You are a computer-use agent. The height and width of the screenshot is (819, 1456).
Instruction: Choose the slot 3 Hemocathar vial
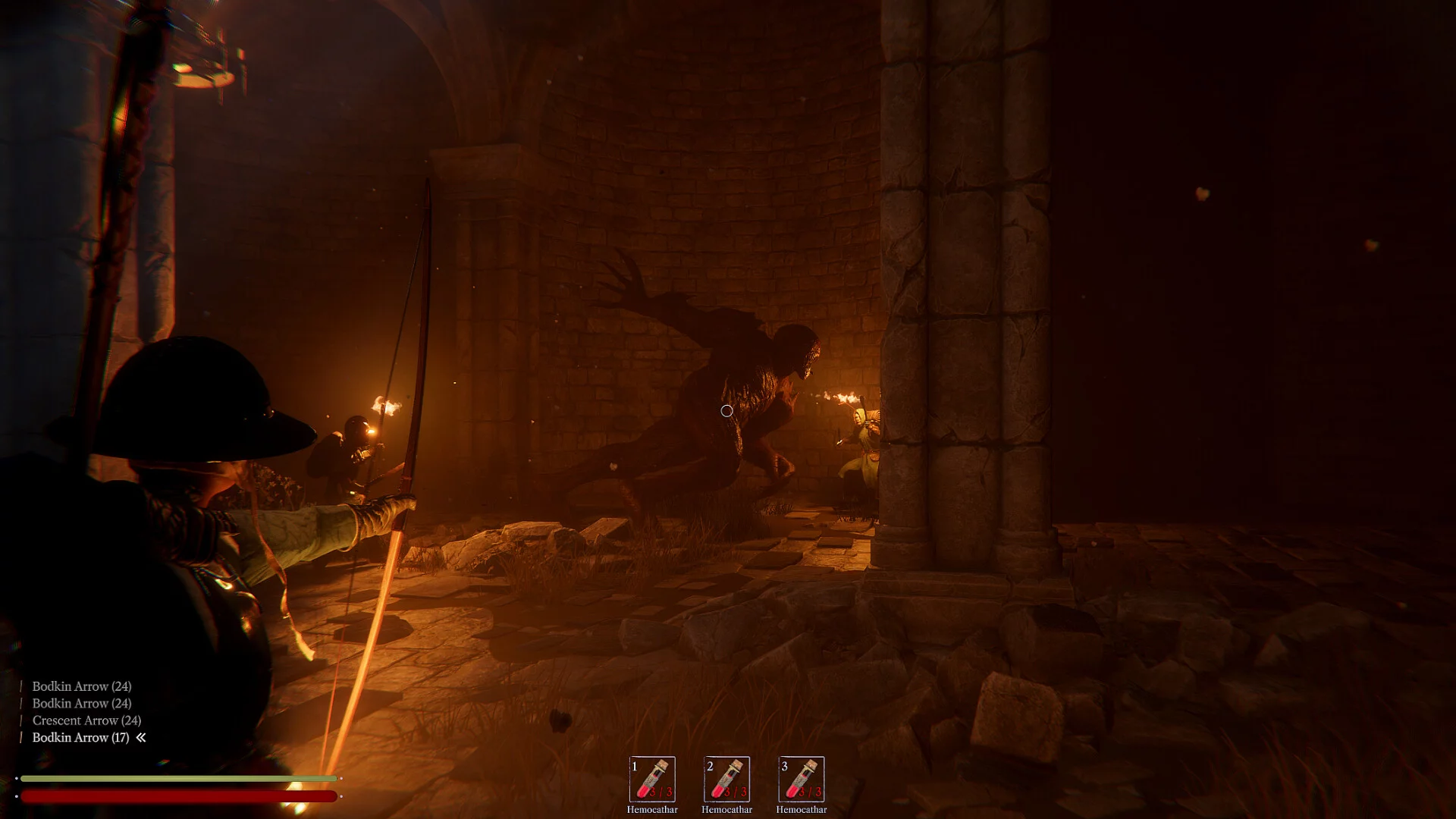pos(802,779)
